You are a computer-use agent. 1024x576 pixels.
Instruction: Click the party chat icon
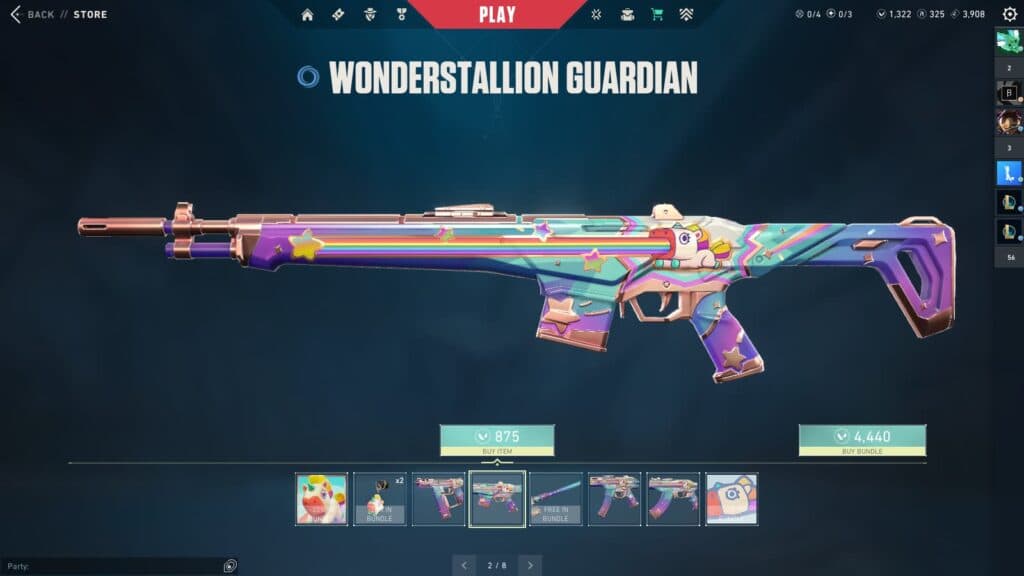(230, 566)
